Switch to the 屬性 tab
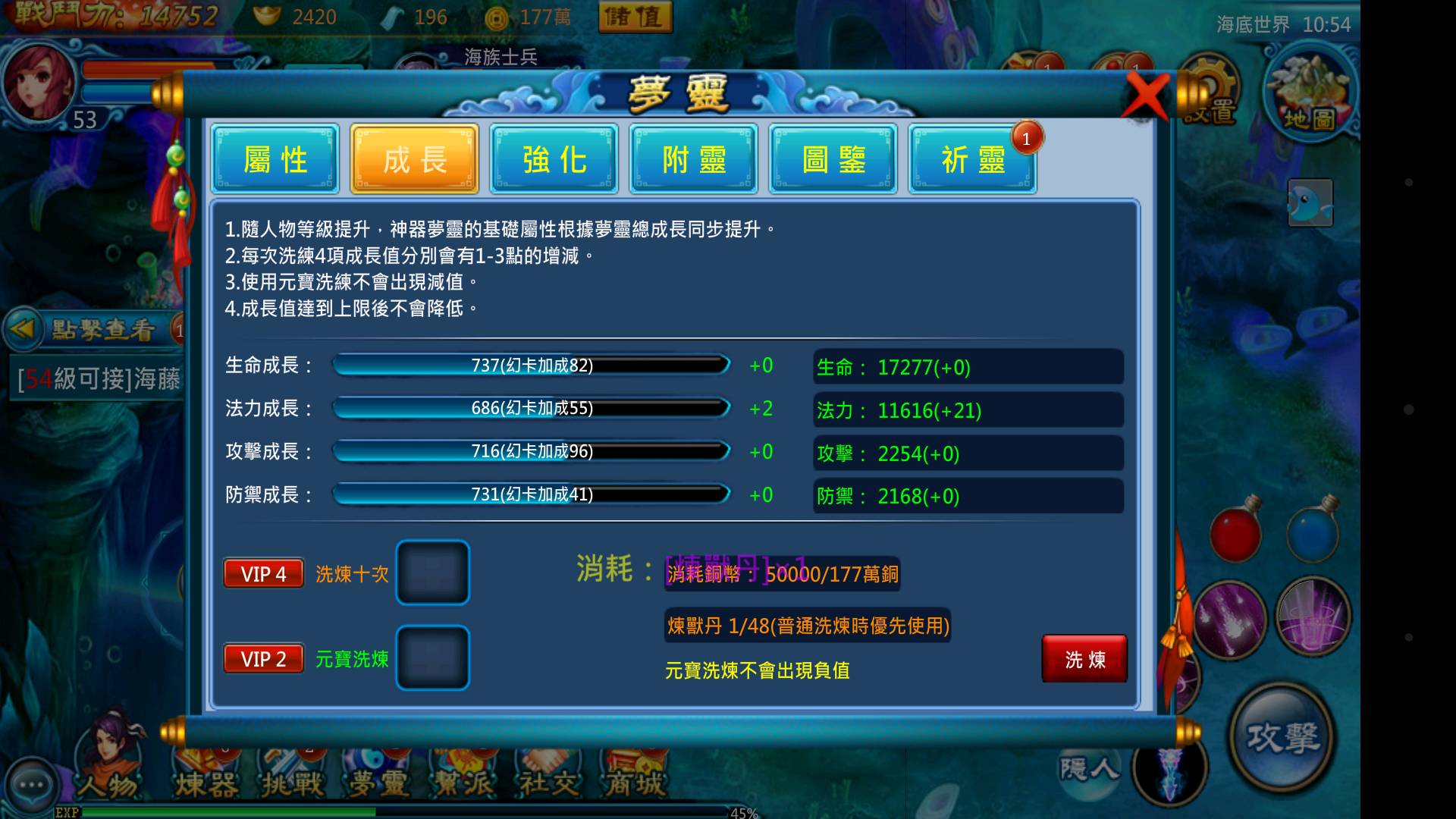1456x819 pixels. pos(275,159)
